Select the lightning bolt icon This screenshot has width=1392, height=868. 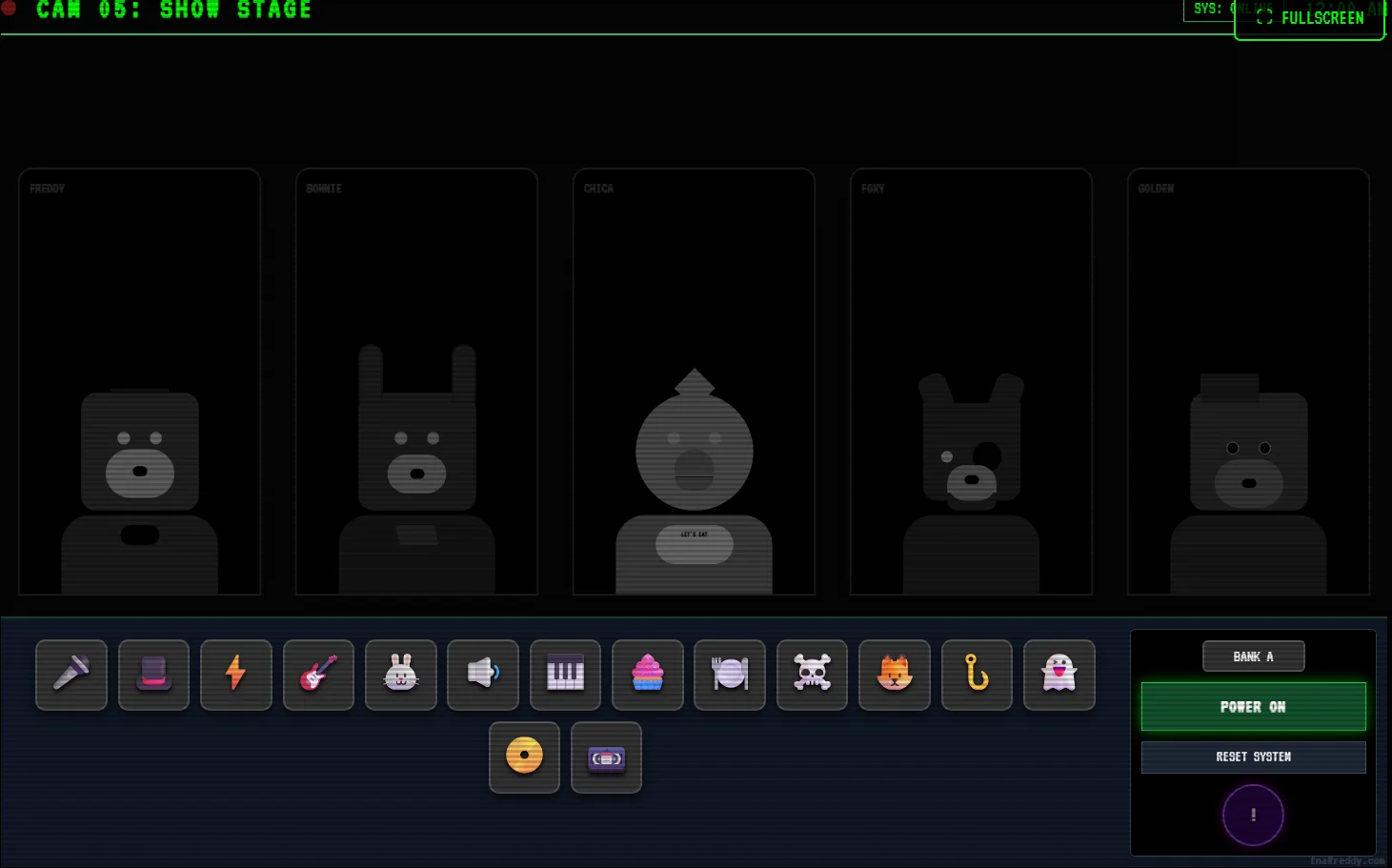pos(235,675)
